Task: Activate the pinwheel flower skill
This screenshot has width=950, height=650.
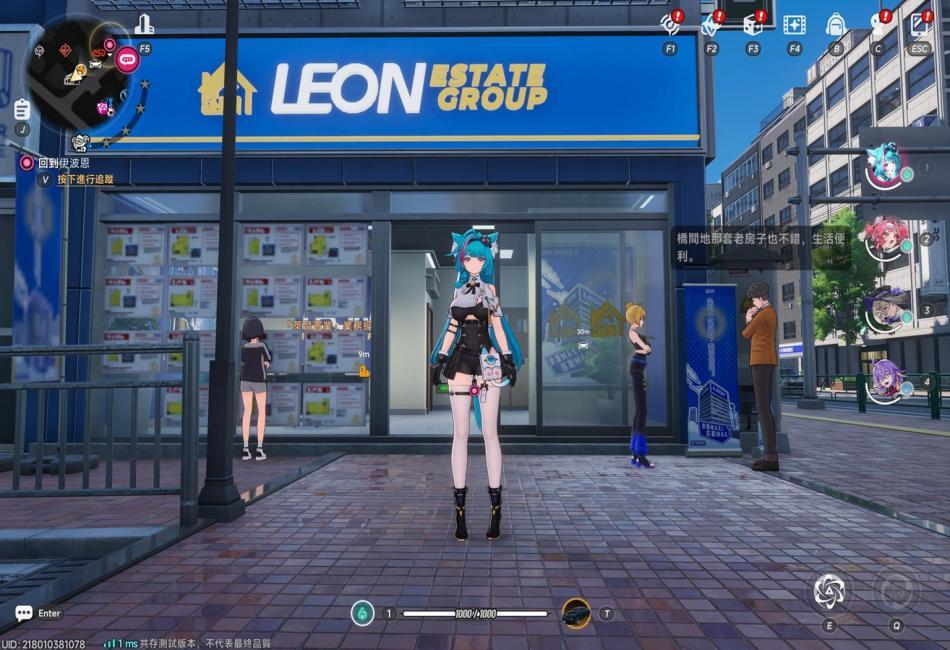Action: [x=829, y=591]
